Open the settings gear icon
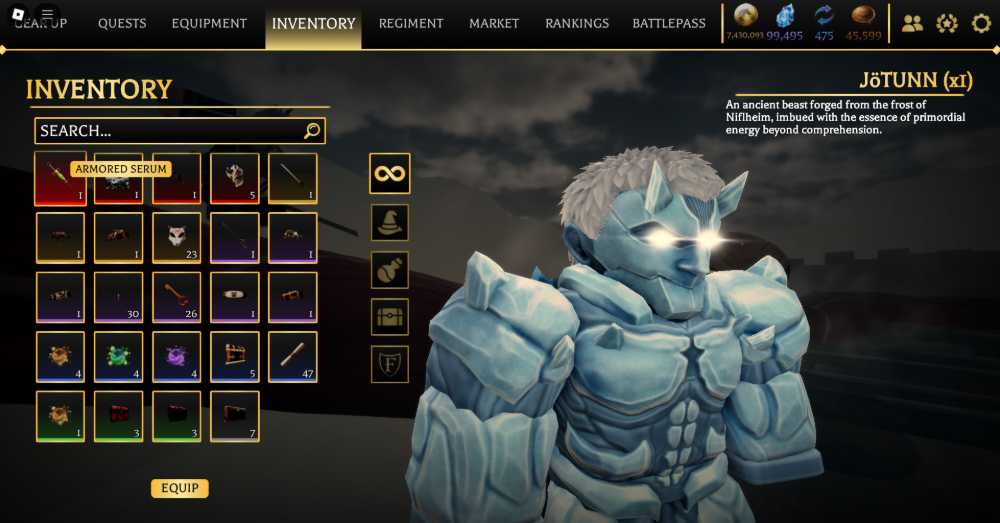 click(x=981, y=23)
